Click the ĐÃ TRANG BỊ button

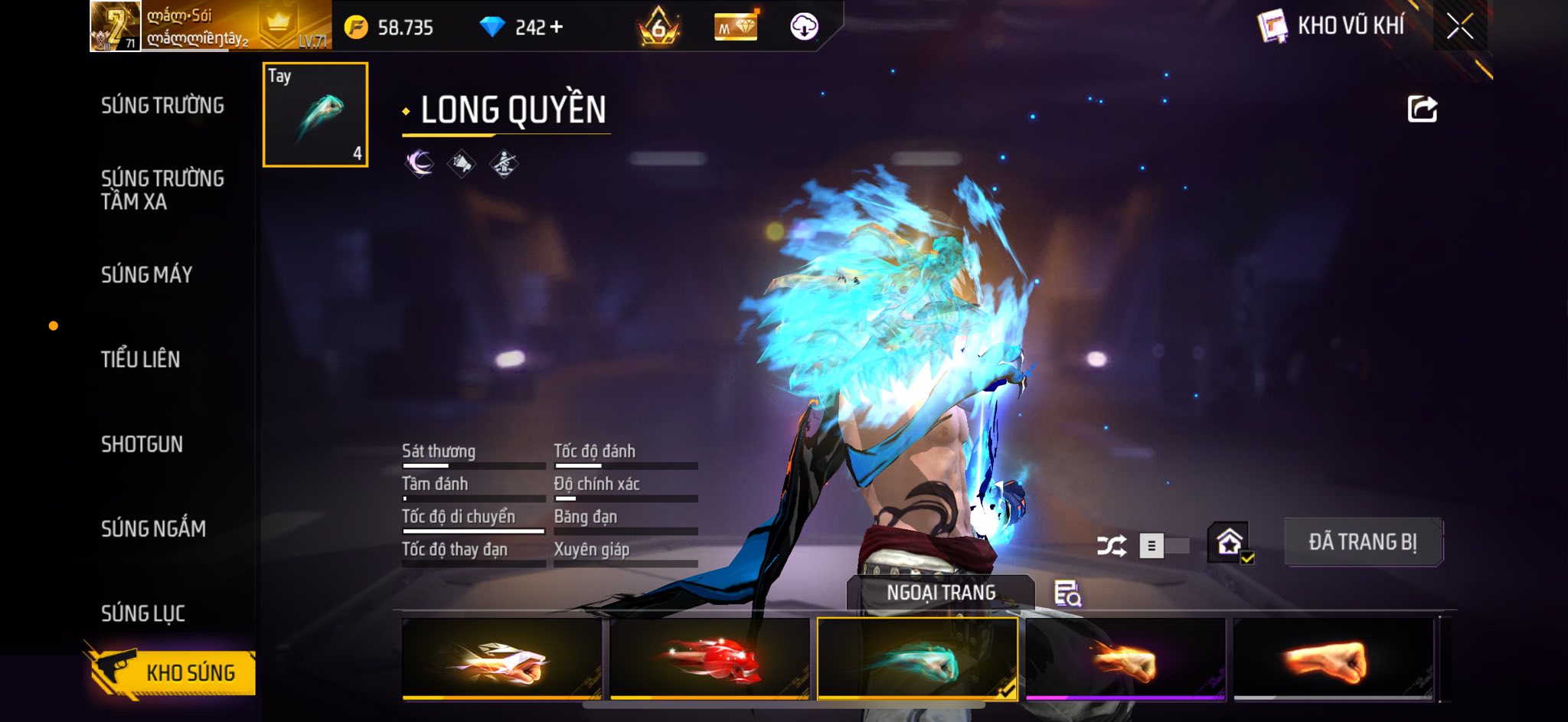[1363, 542]
